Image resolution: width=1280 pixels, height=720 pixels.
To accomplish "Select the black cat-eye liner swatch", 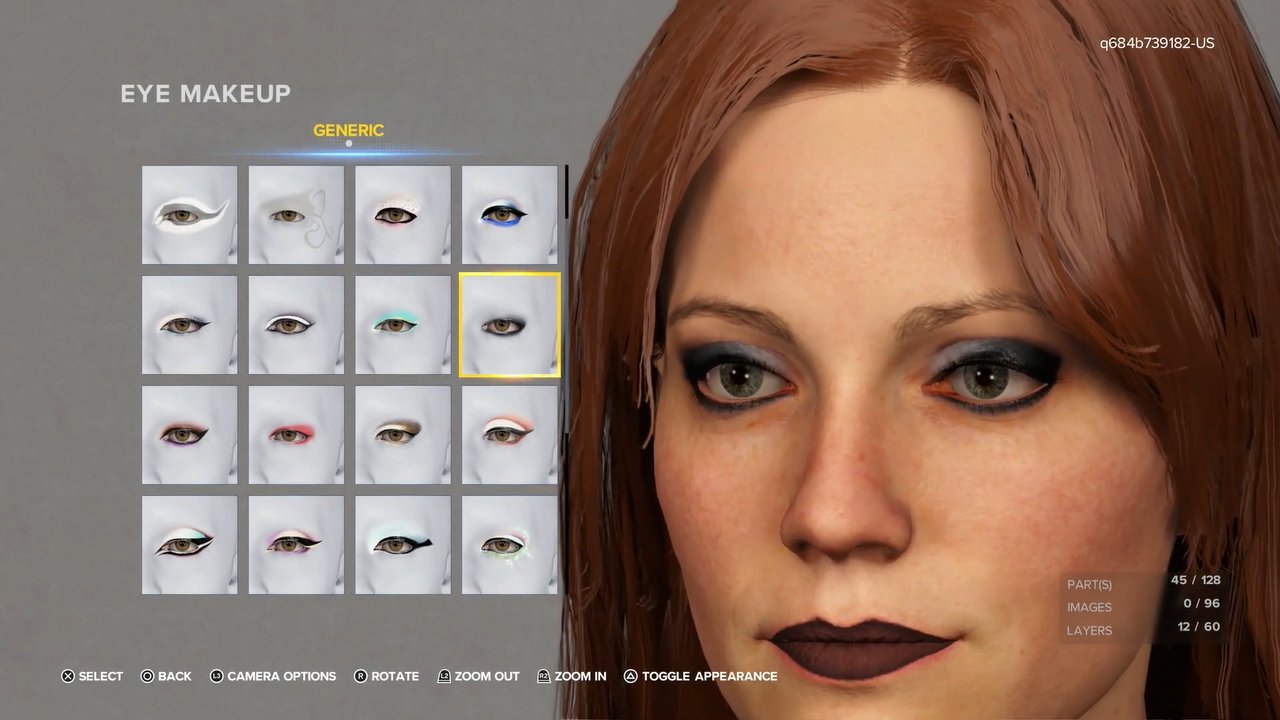I will click(402, 544).
